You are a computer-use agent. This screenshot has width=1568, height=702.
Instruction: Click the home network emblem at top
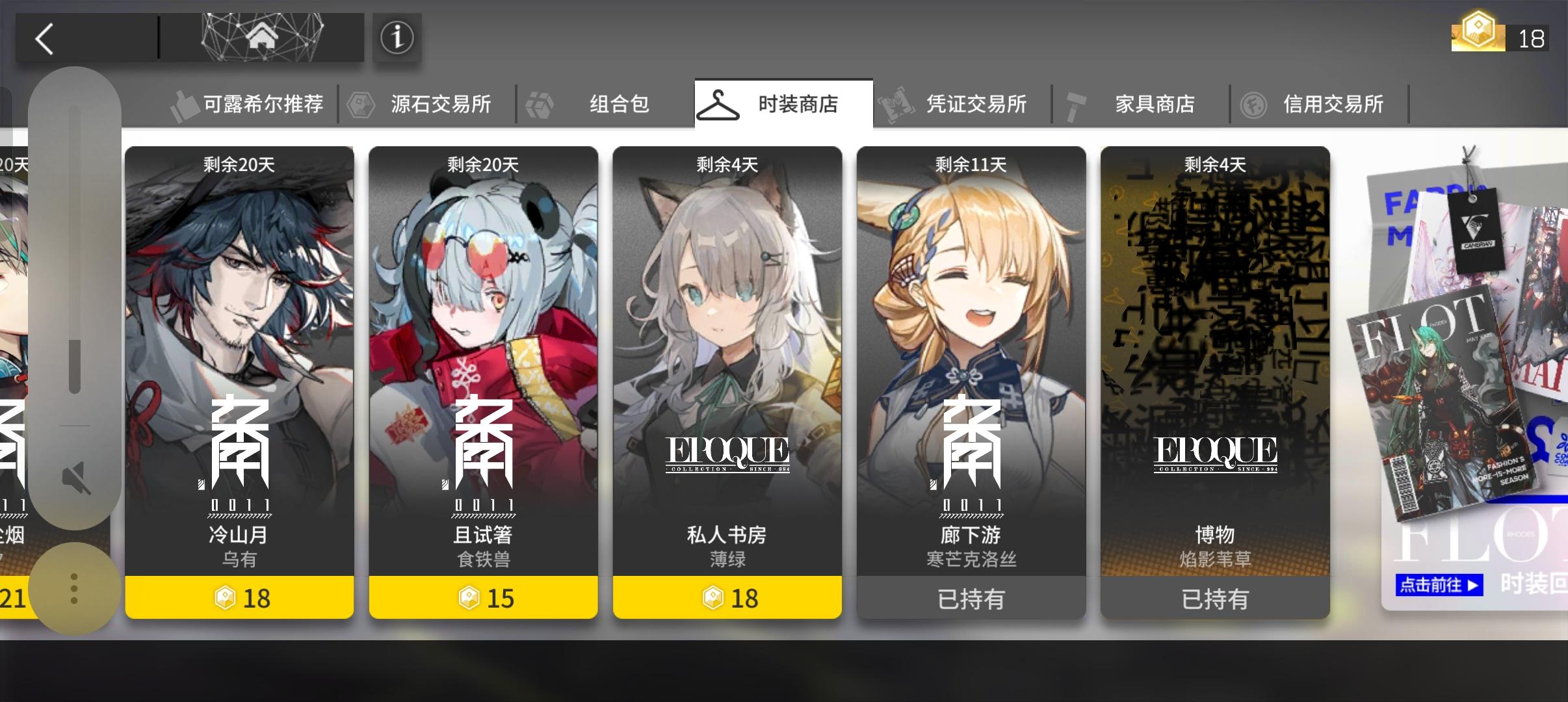[x=263, y=38]
